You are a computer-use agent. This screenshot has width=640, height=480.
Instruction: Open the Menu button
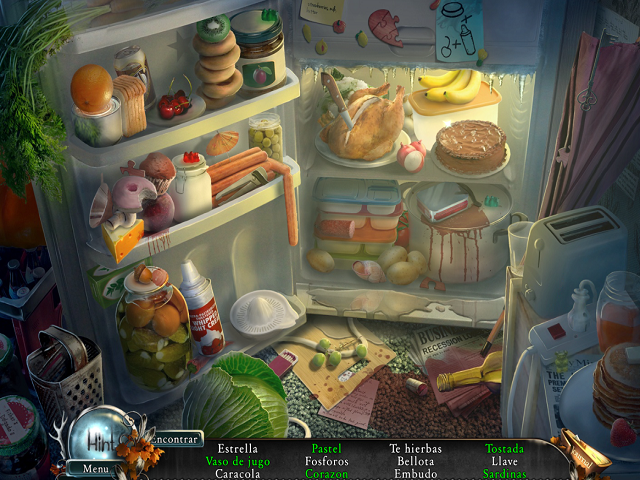tap(96, 468)
